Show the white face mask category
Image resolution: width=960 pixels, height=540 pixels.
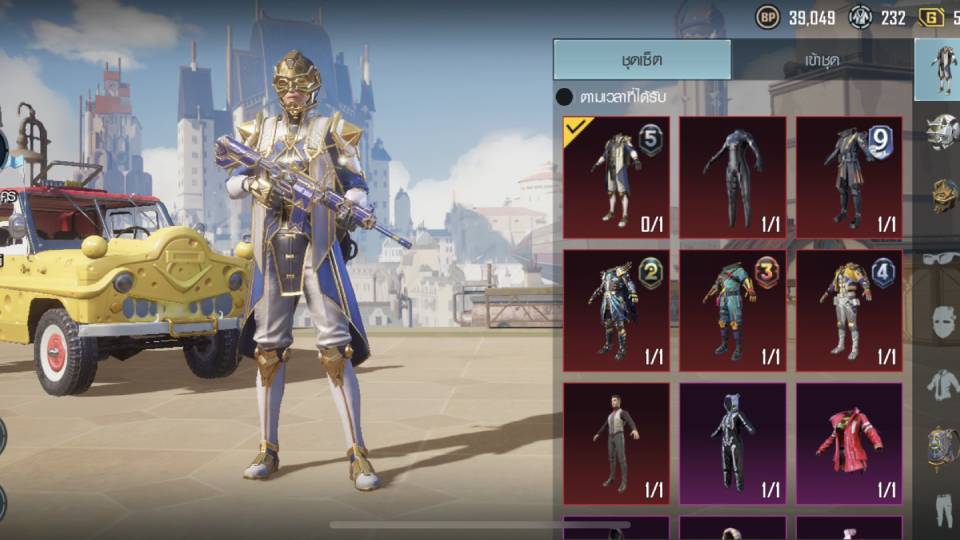[x=941, y=321]
